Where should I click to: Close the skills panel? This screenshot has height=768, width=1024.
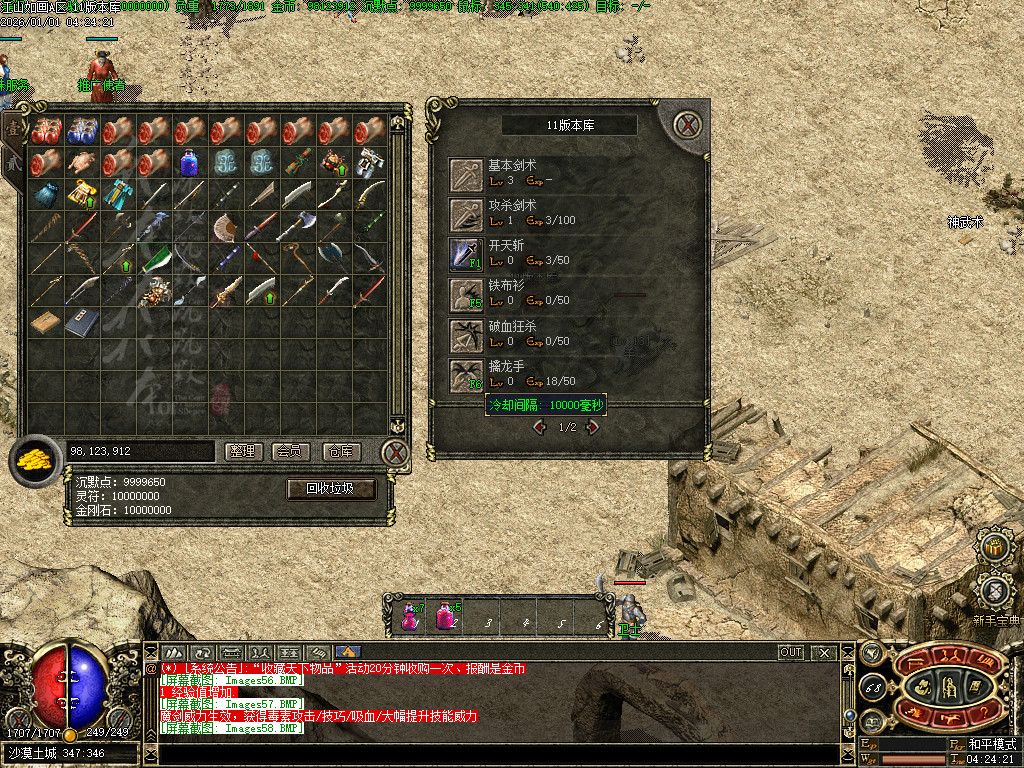coord(686,125)
